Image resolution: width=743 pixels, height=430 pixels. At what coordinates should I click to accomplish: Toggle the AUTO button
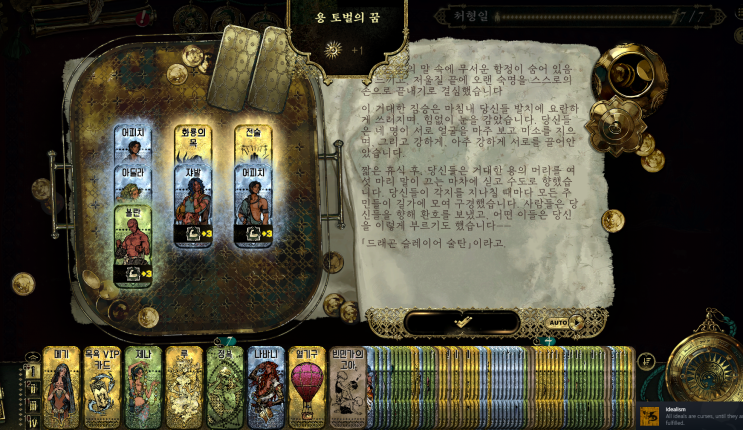[x=559, y=323]
